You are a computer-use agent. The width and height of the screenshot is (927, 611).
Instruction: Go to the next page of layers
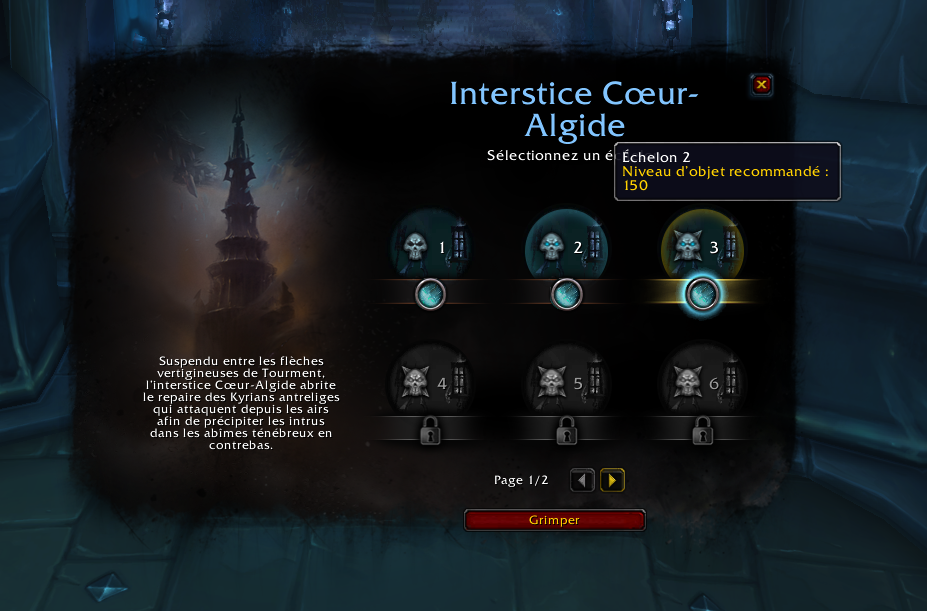tap(612, 481)
